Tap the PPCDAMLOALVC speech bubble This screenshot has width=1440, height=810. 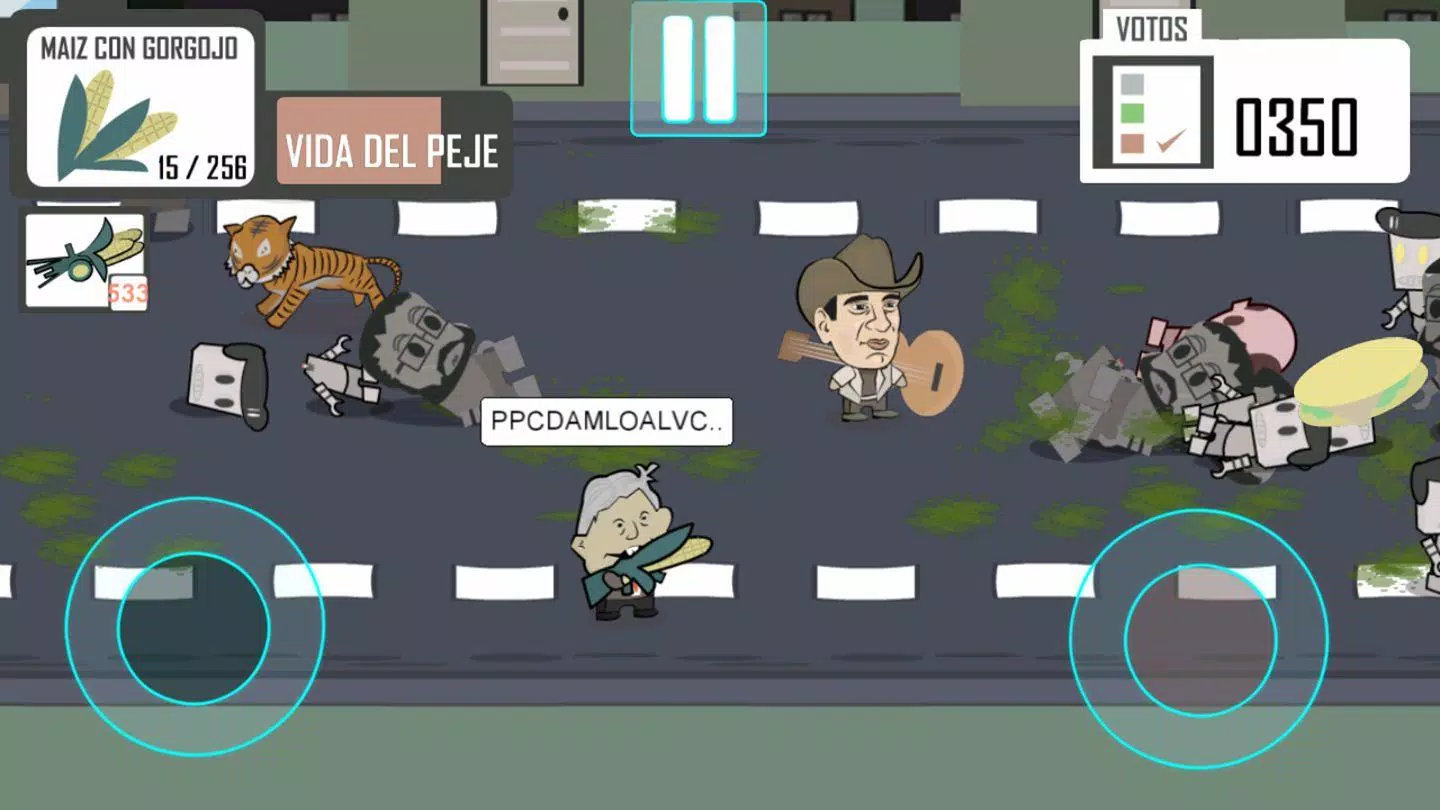coord(606,422)
